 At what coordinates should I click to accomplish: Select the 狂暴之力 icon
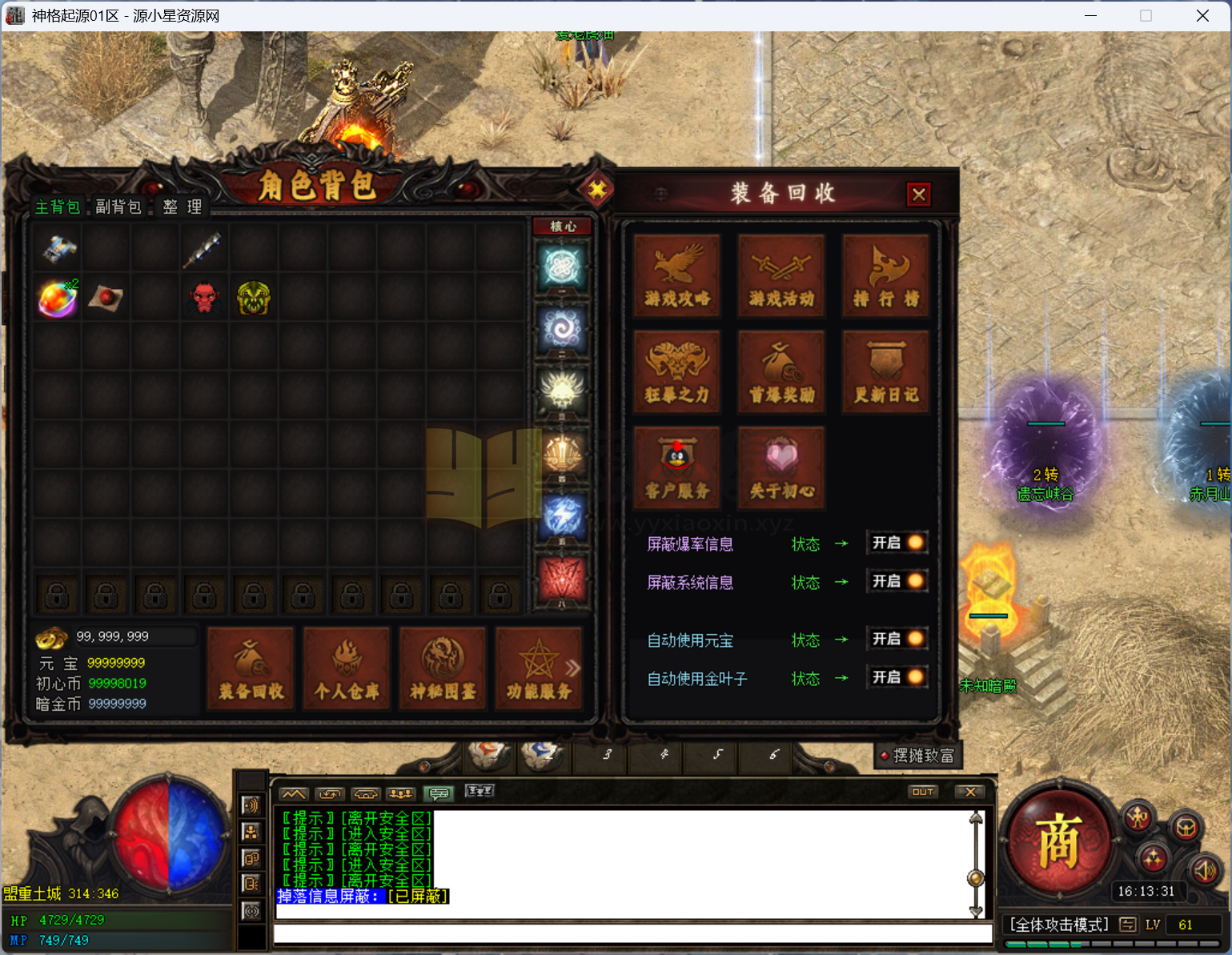[x=676, y=371]
